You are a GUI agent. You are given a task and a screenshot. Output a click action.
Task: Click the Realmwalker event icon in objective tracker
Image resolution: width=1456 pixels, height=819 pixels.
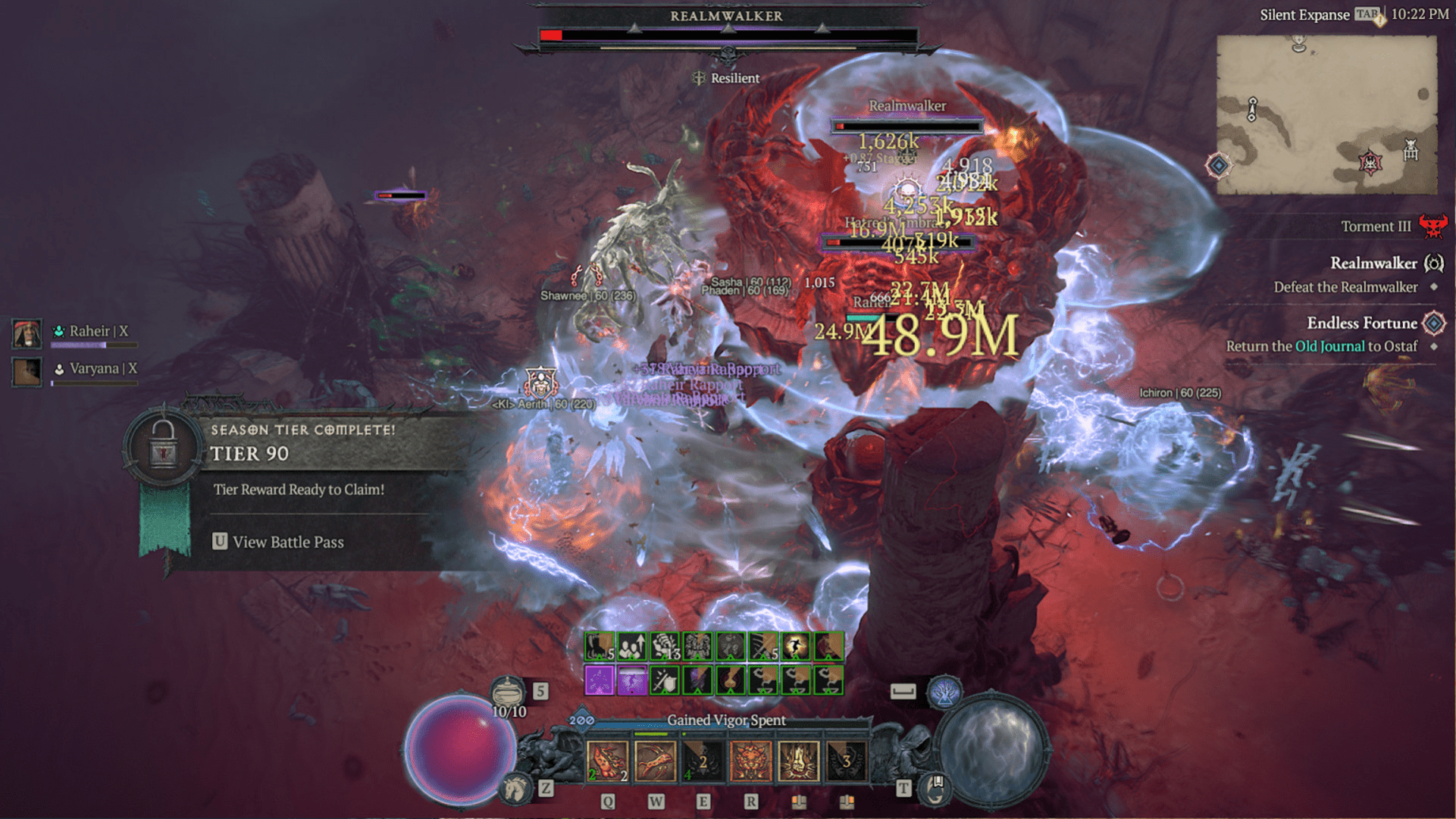pos(1434,264)
